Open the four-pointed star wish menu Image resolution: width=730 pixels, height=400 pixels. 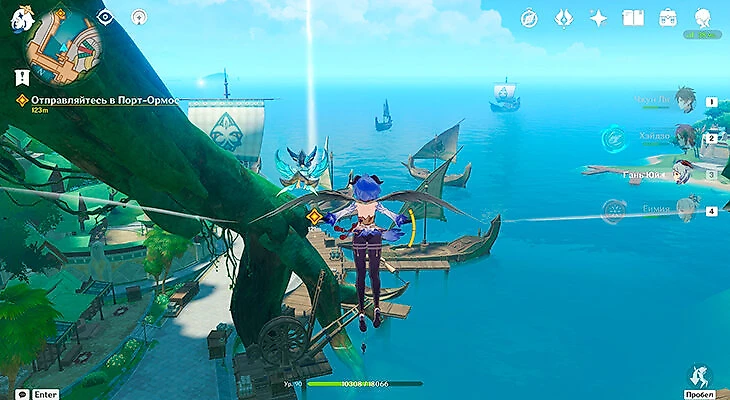click(x=598, y=18)
